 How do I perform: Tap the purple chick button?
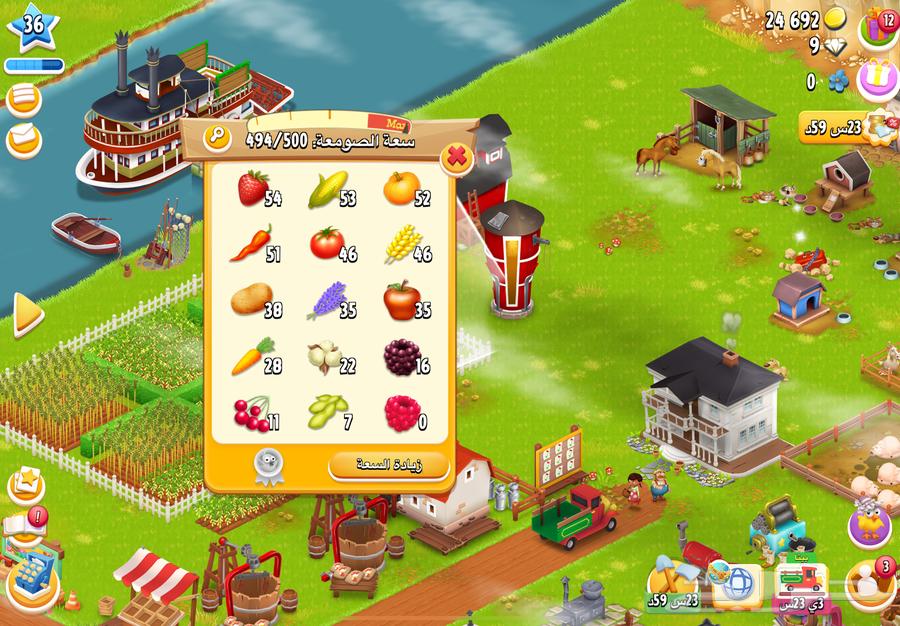[x=868, y=523]
